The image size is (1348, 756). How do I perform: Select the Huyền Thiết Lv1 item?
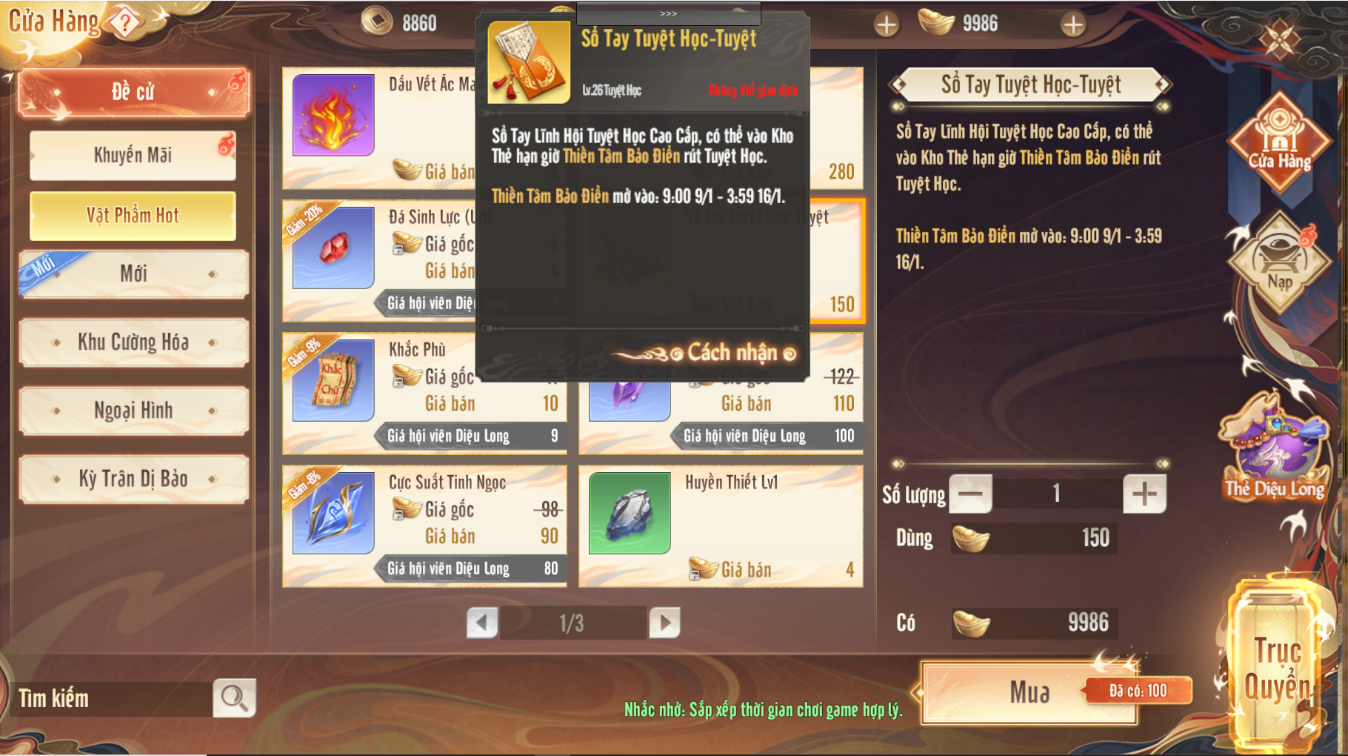coord(720,525)
